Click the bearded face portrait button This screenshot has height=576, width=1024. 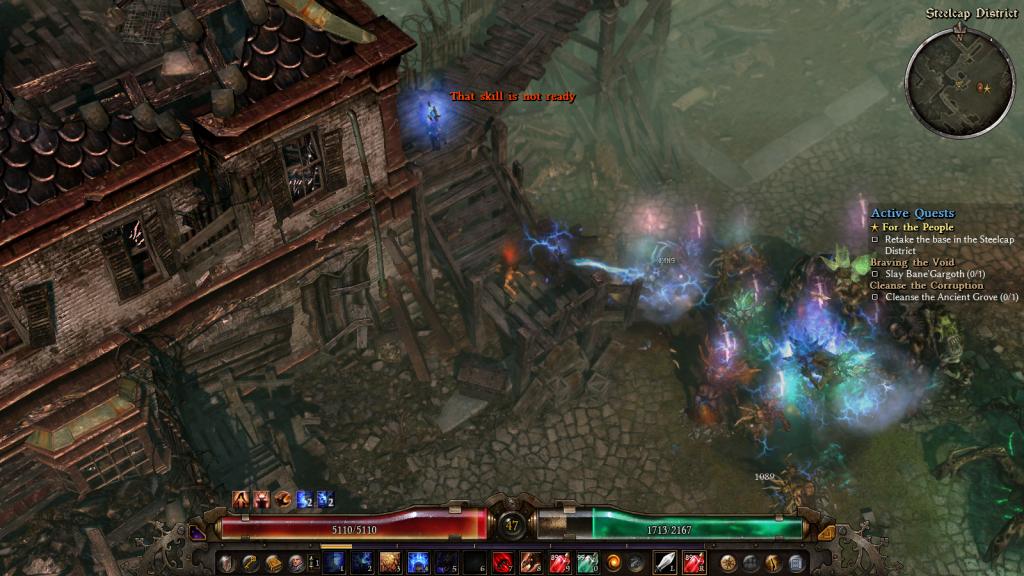pos(296,563)
